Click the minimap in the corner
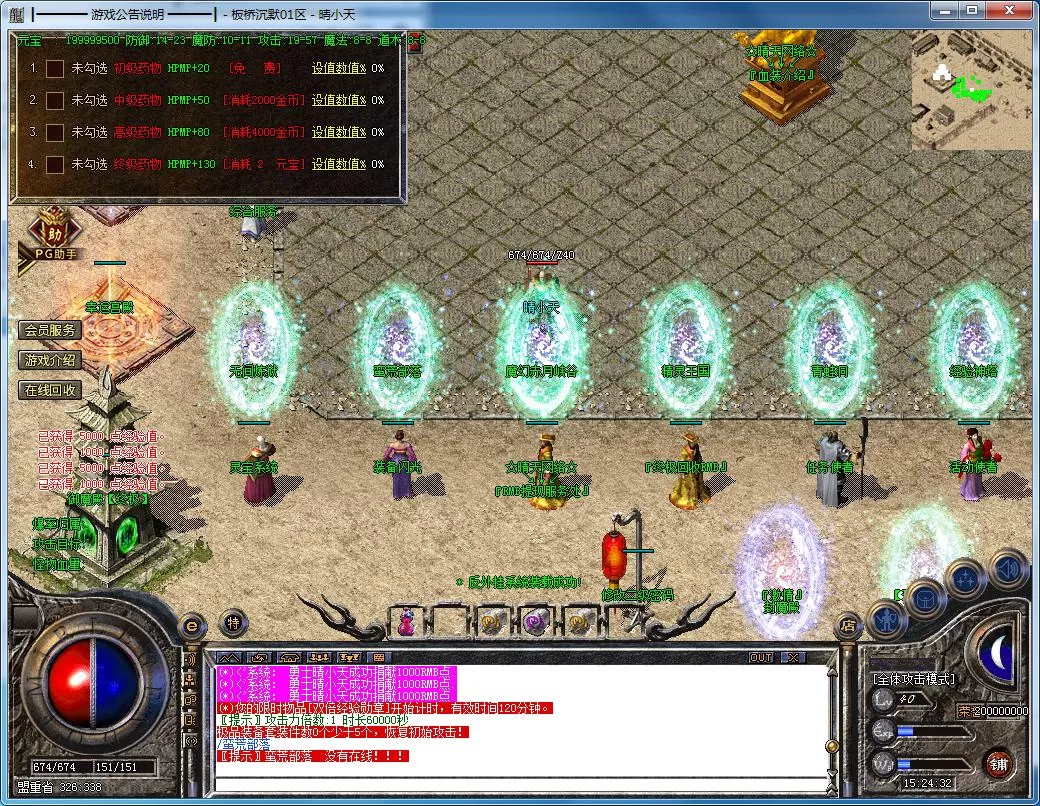This screenshot has height=806, width=1040. pyautogui.click(x=970, y=90)
